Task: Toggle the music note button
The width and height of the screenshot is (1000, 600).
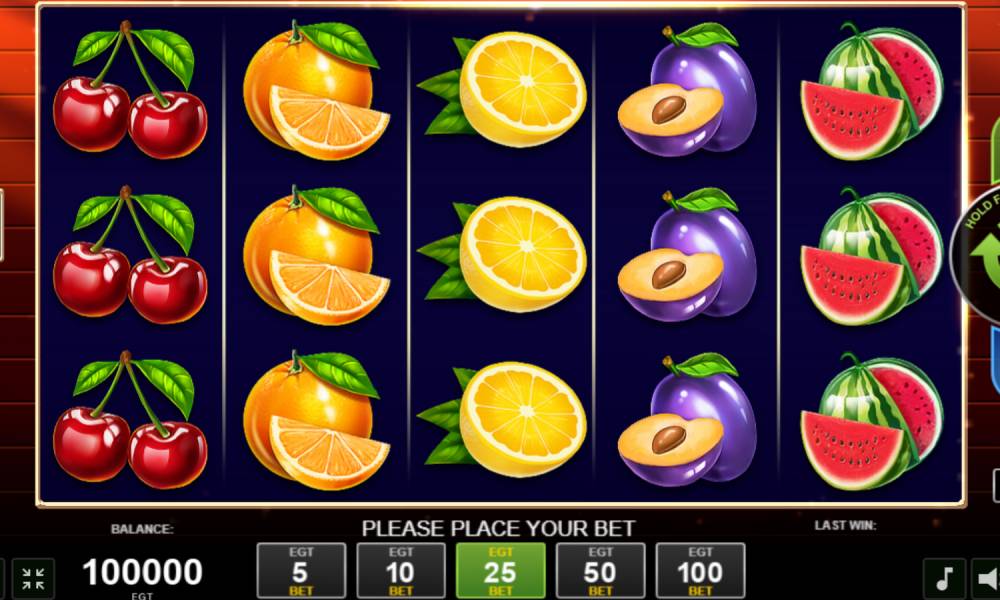Action: click(x=943, y=578)
